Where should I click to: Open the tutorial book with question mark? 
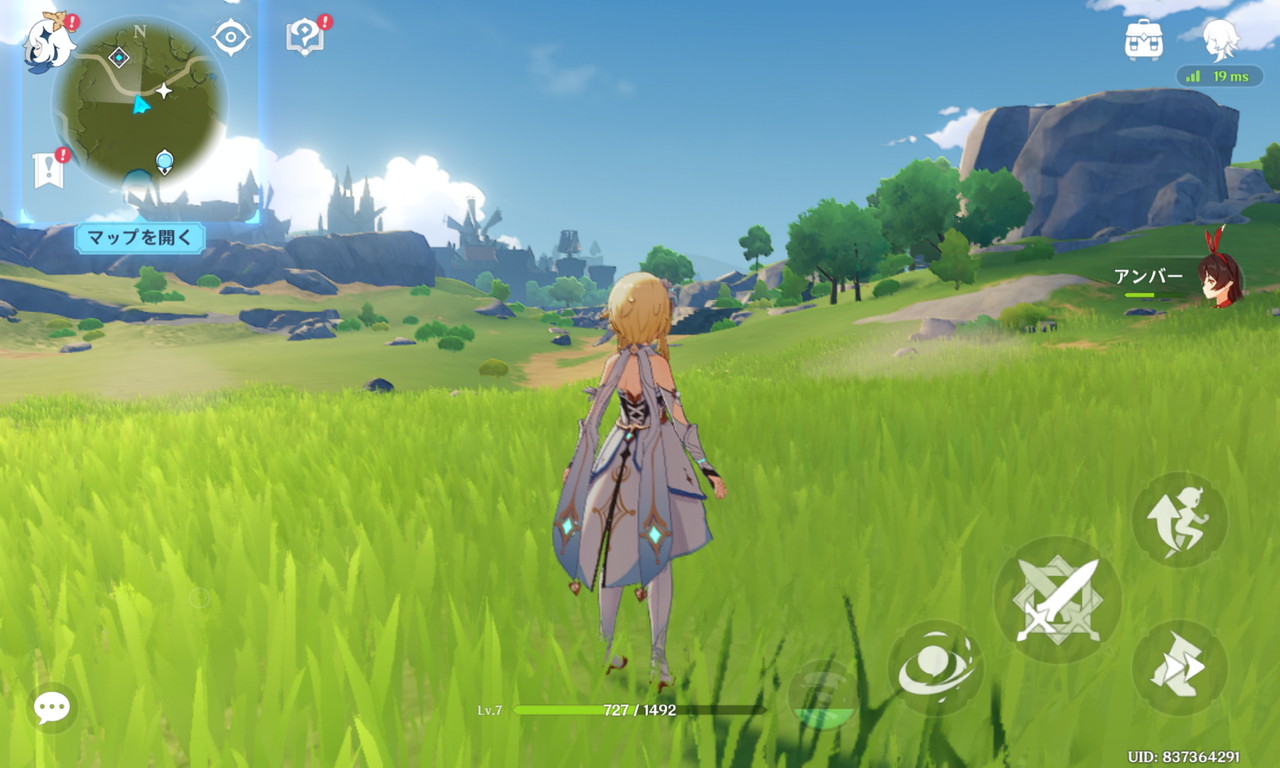304,37
